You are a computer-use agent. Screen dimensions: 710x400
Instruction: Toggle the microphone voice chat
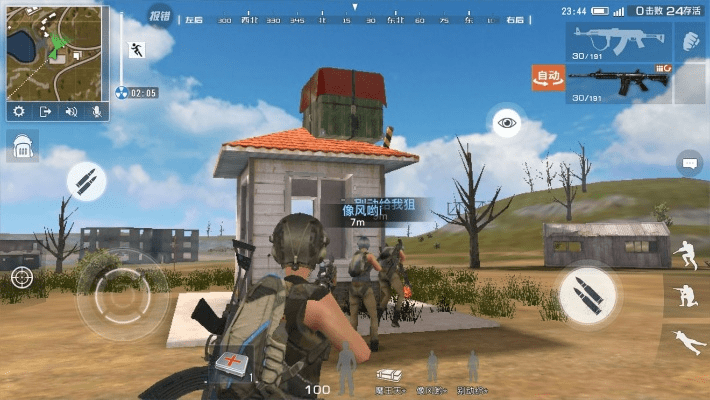97,112
